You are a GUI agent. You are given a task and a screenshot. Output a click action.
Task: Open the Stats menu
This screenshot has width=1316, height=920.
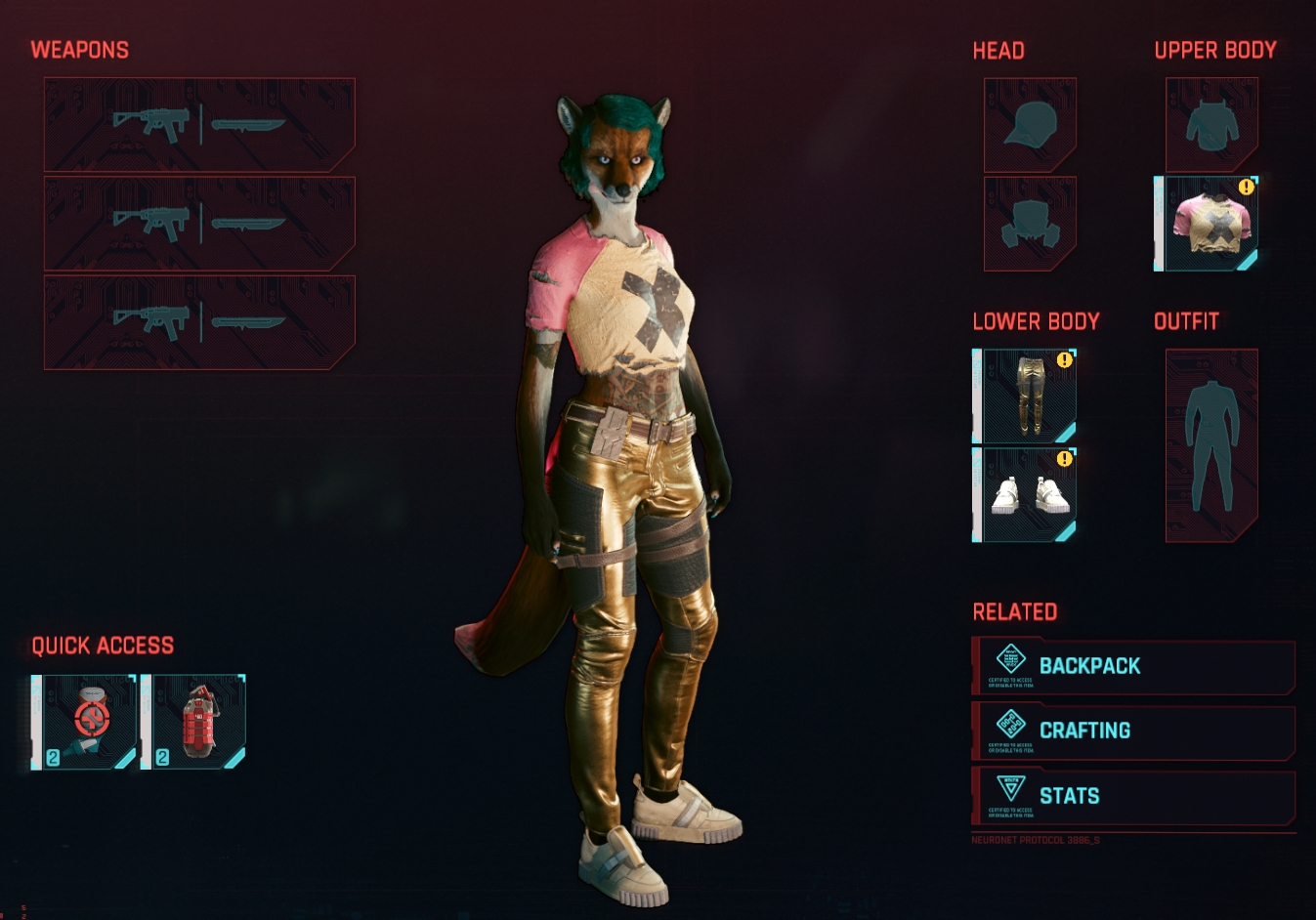pos(1133,796)
